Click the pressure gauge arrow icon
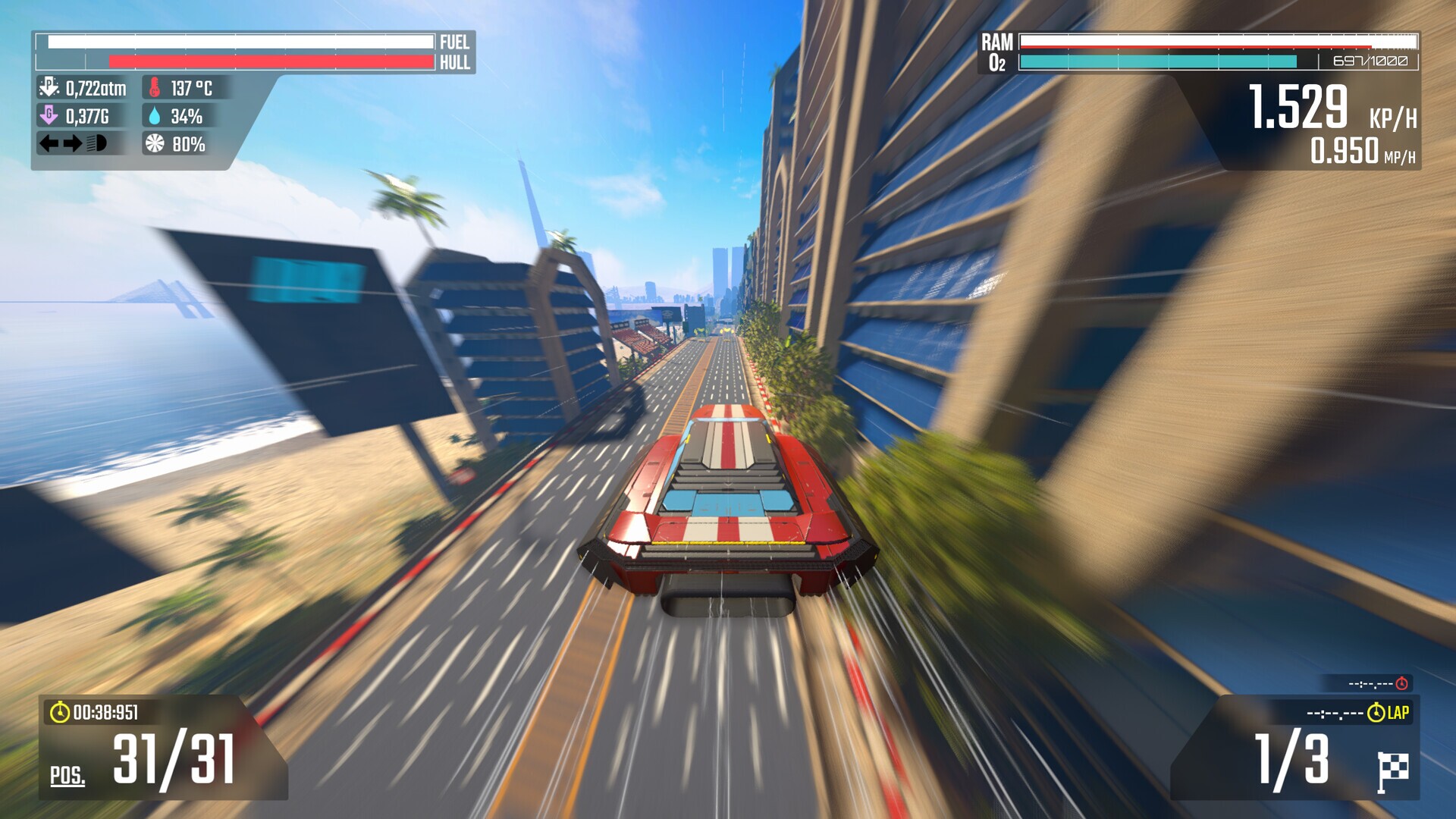The image size is (1456, 819). coord(48,87)
